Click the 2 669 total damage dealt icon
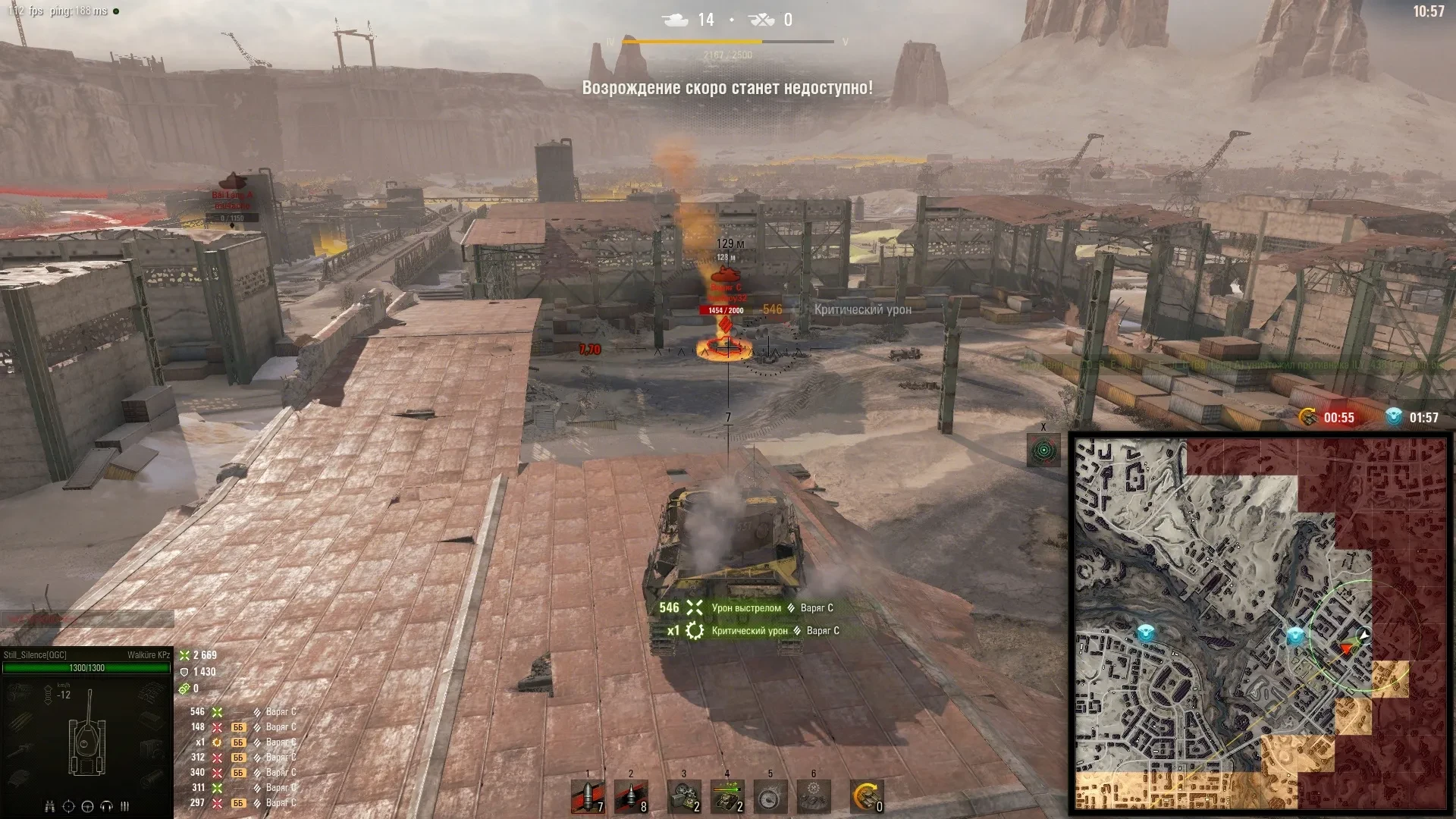 [x=185, y=655]
